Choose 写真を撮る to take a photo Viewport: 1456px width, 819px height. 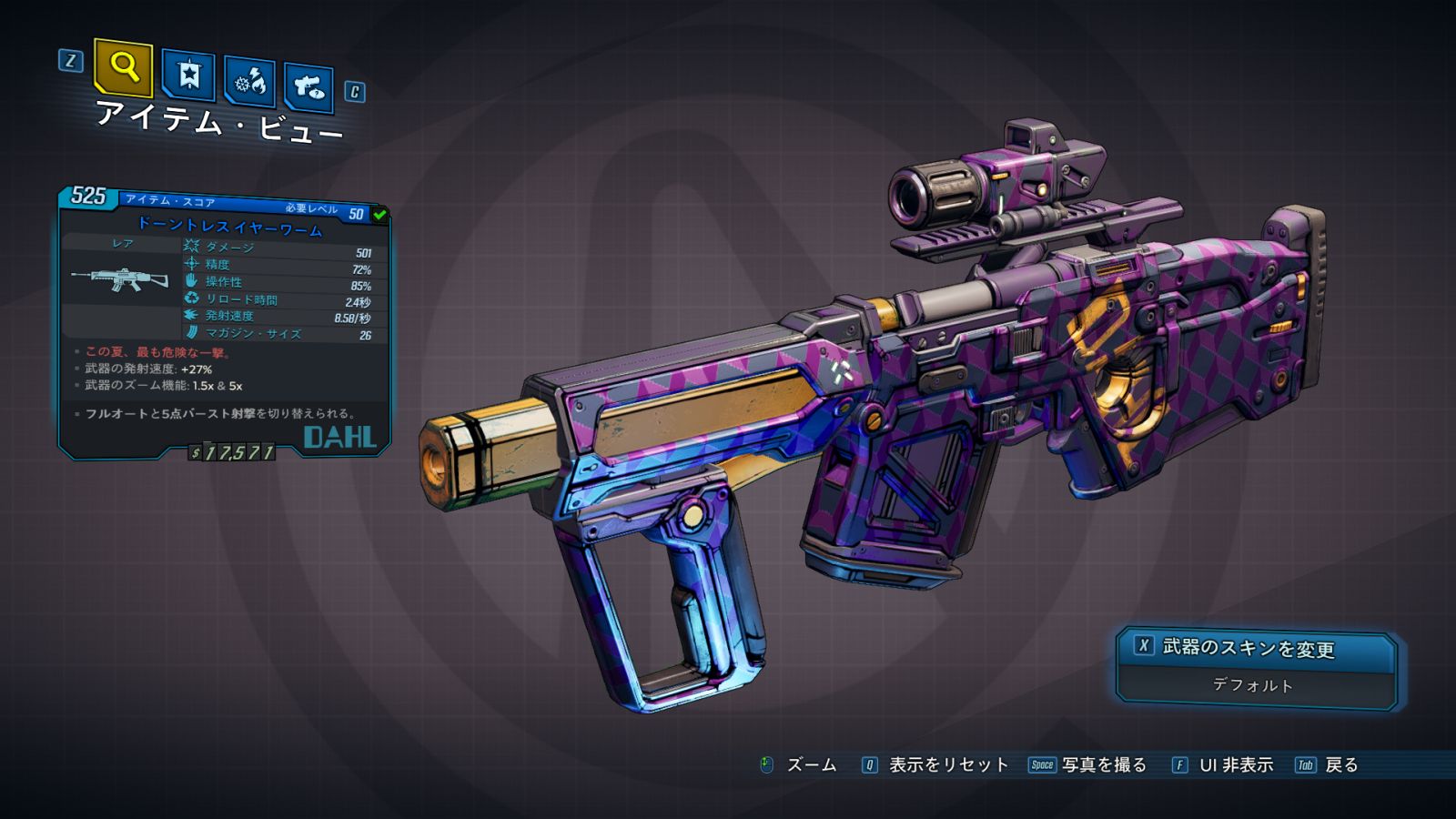click(1103, 765)
